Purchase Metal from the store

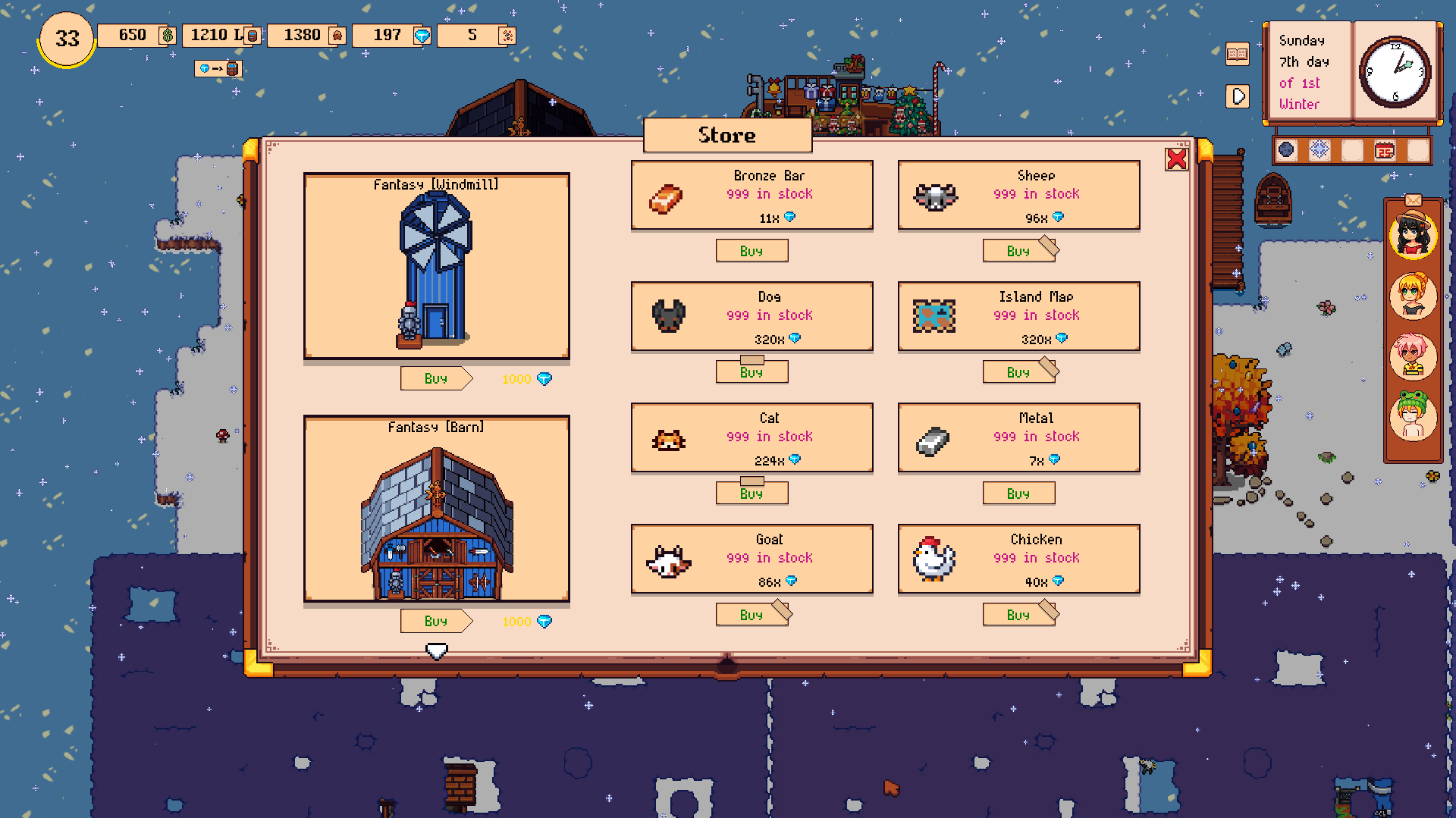(x=1018, y=494)
